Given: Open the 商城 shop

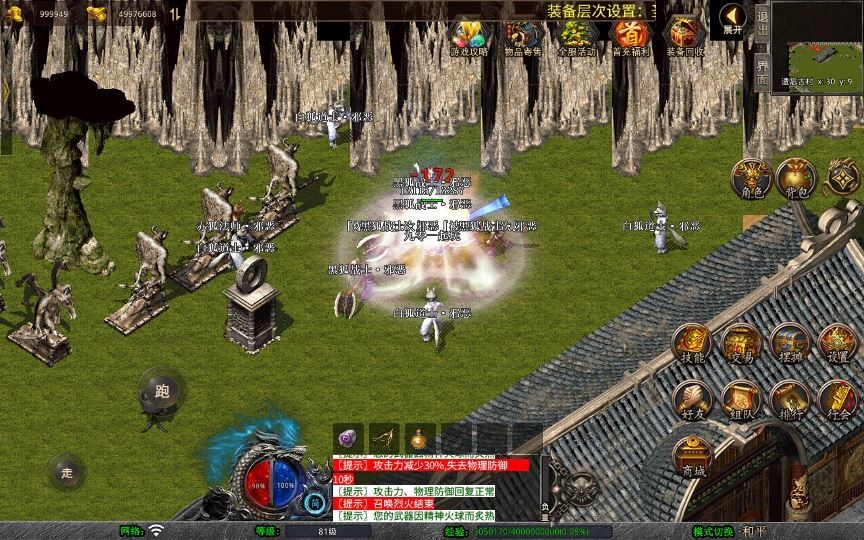Looking at the screenshot, I should [693, 457].
